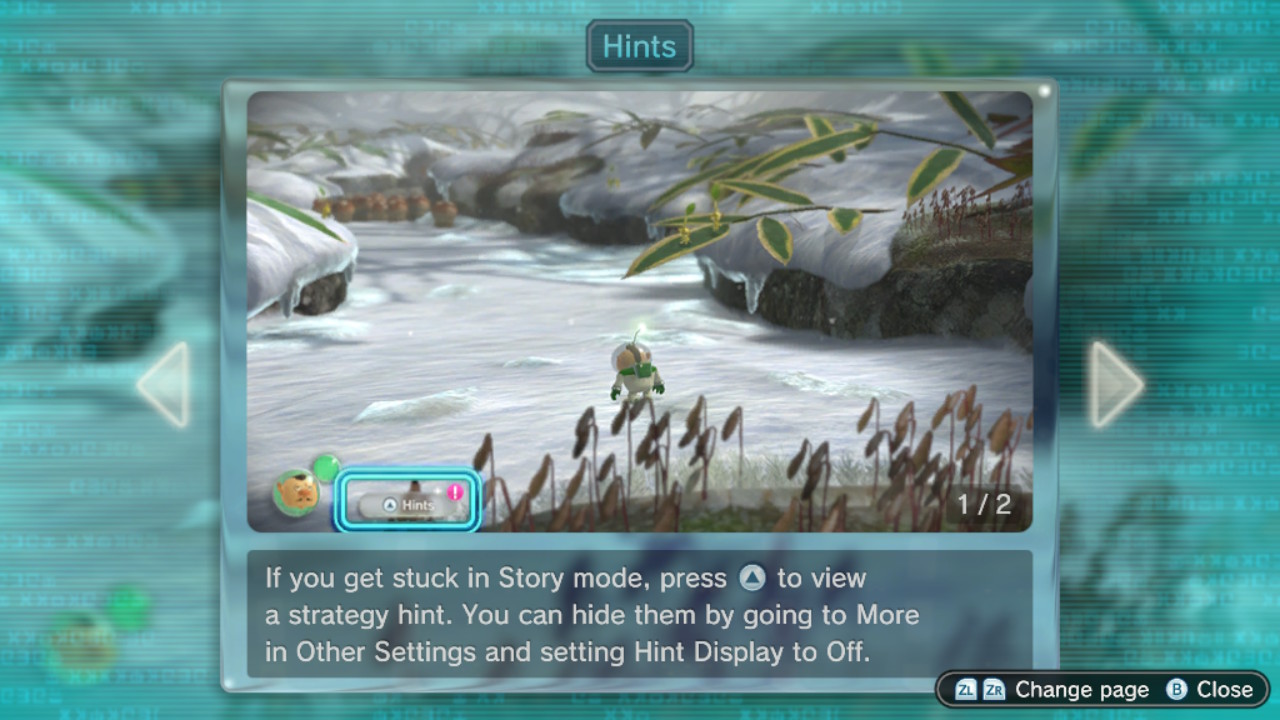Select the hint screenshot thumbnail
Screen dimensions: 1280x720
point(640,311)
